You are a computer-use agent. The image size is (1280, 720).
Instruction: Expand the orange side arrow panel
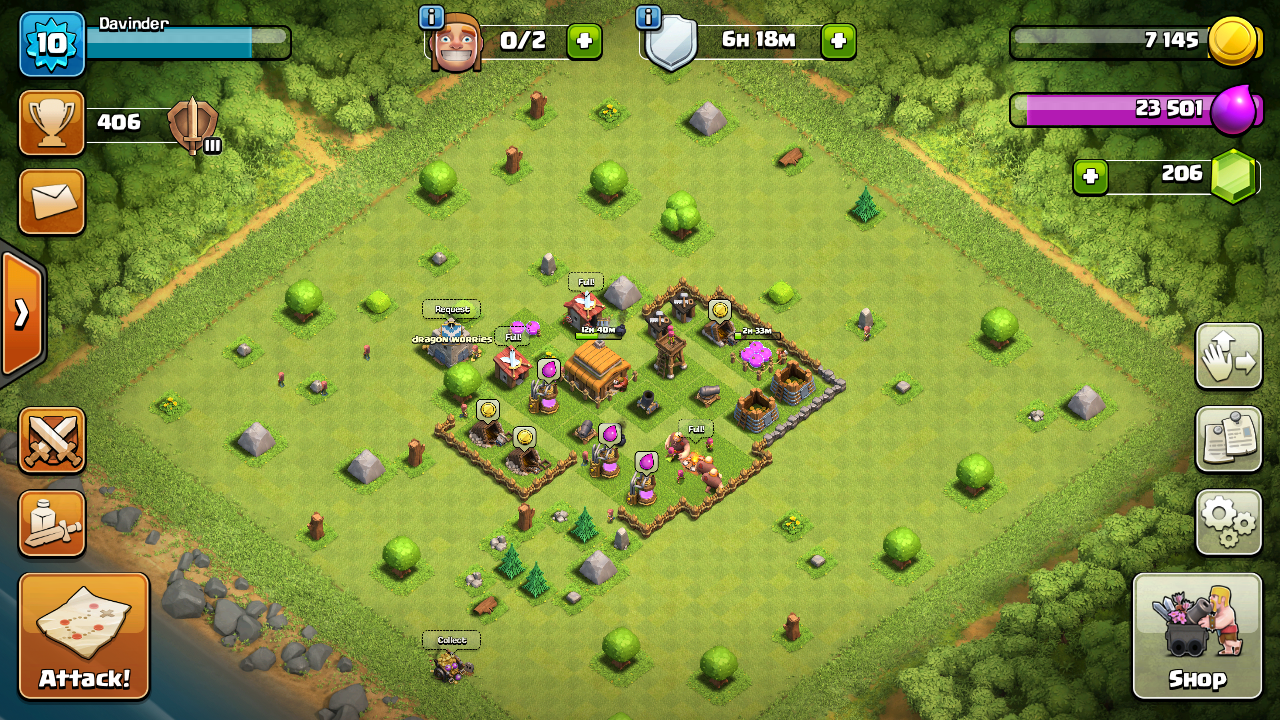(x=20, y=314)
